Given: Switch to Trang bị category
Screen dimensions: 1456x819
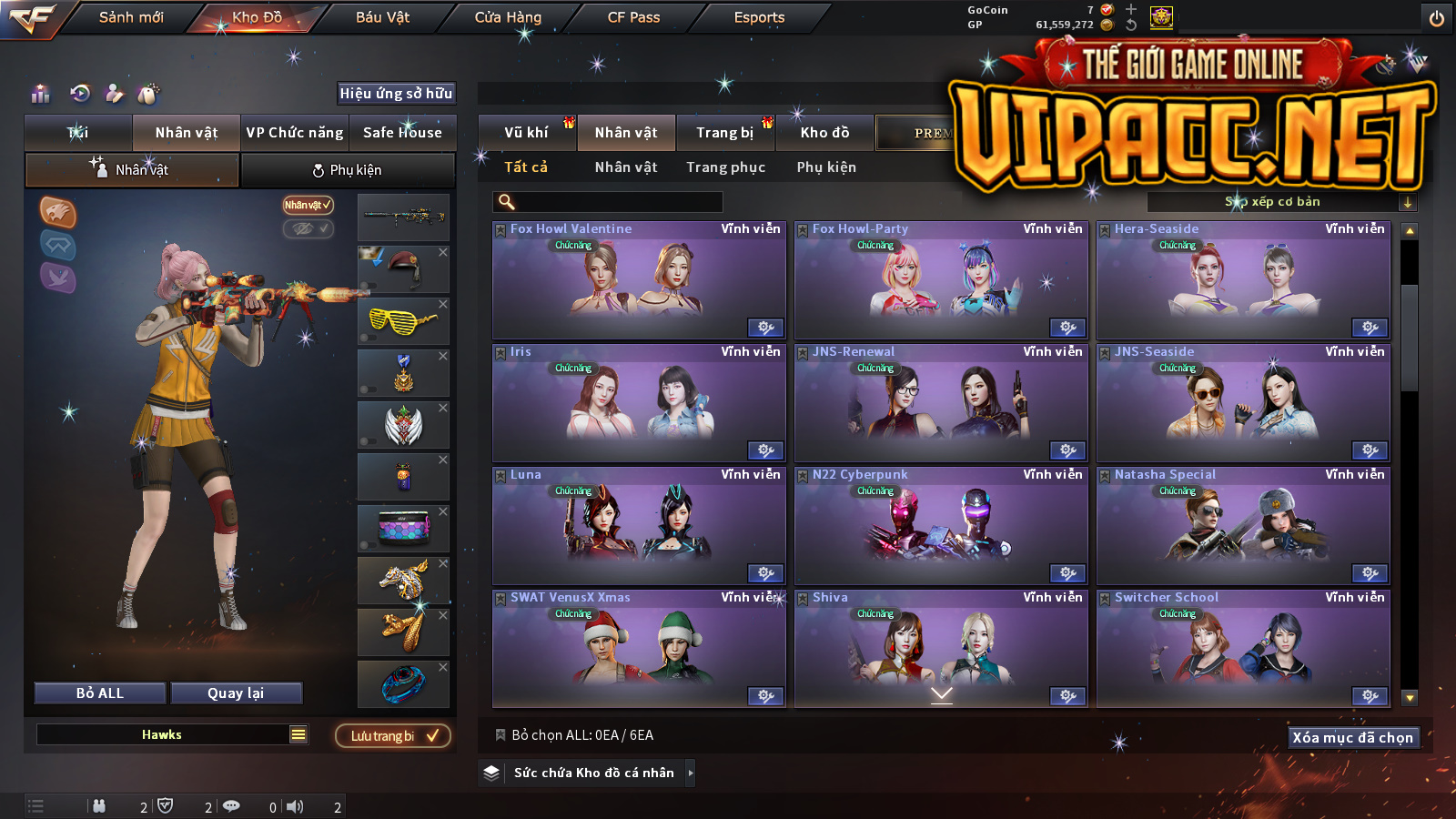Looking at the screenshot, I should click(x=724, y=133).
